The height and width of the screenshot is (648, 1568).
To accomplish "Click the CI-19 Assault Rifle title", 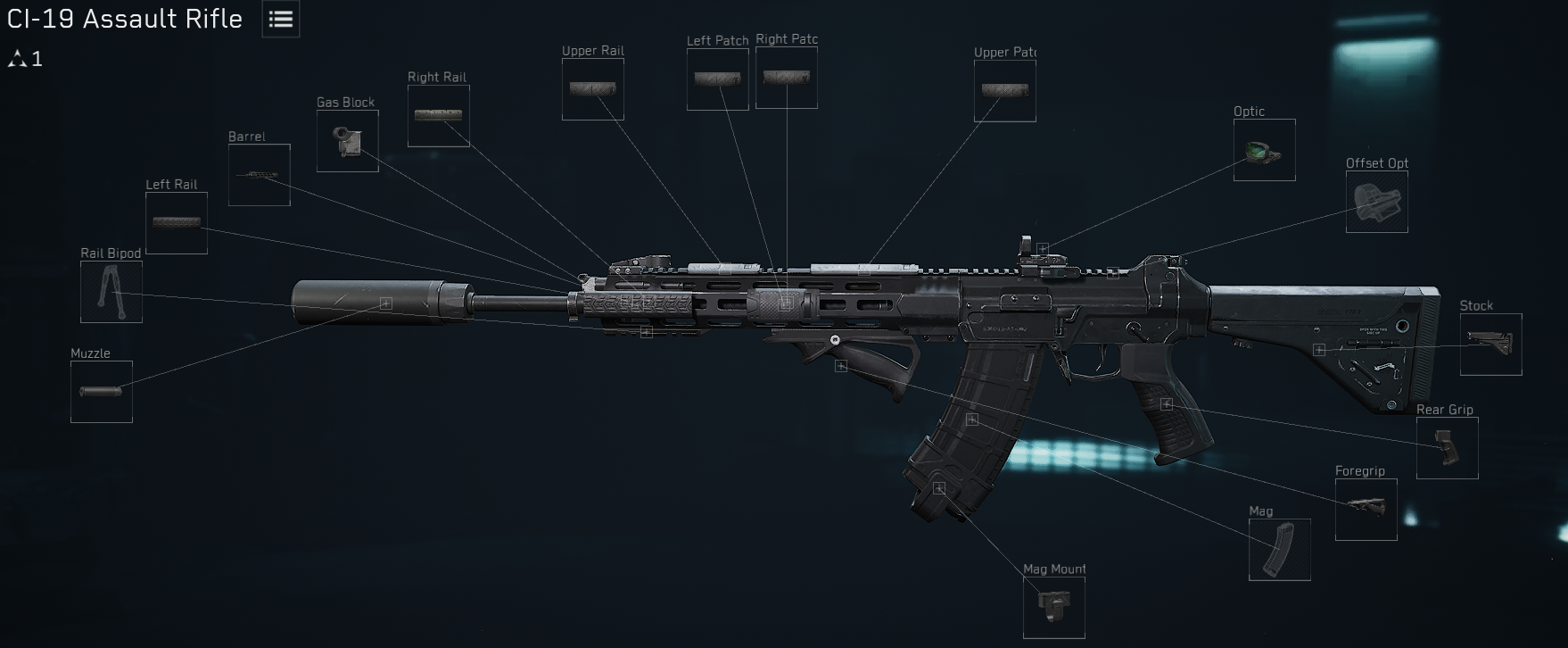I will coord(123,18).
